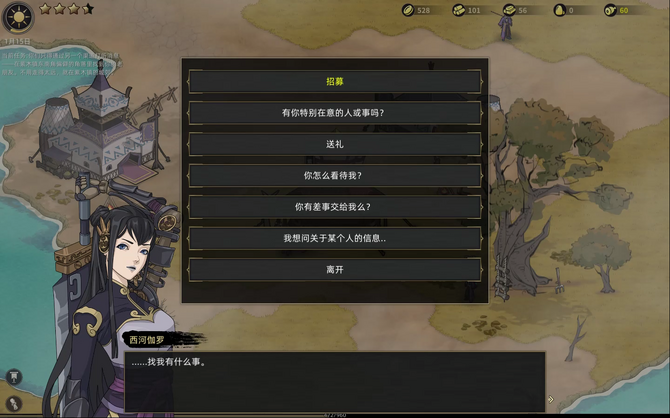Choose 你有差事交给我么？ reply
Viewport: 670px width, 418px height.
[334, 207]
